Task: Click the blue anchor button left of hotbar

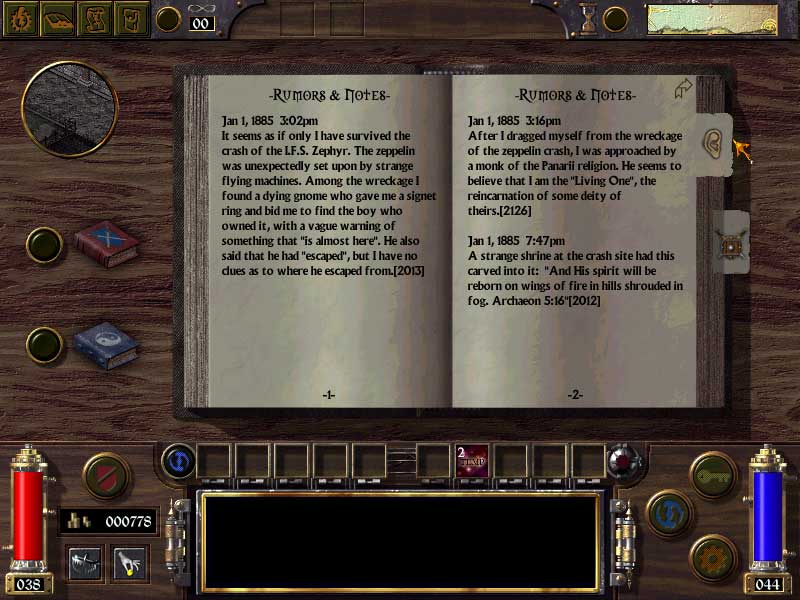Action: [176, 460]
